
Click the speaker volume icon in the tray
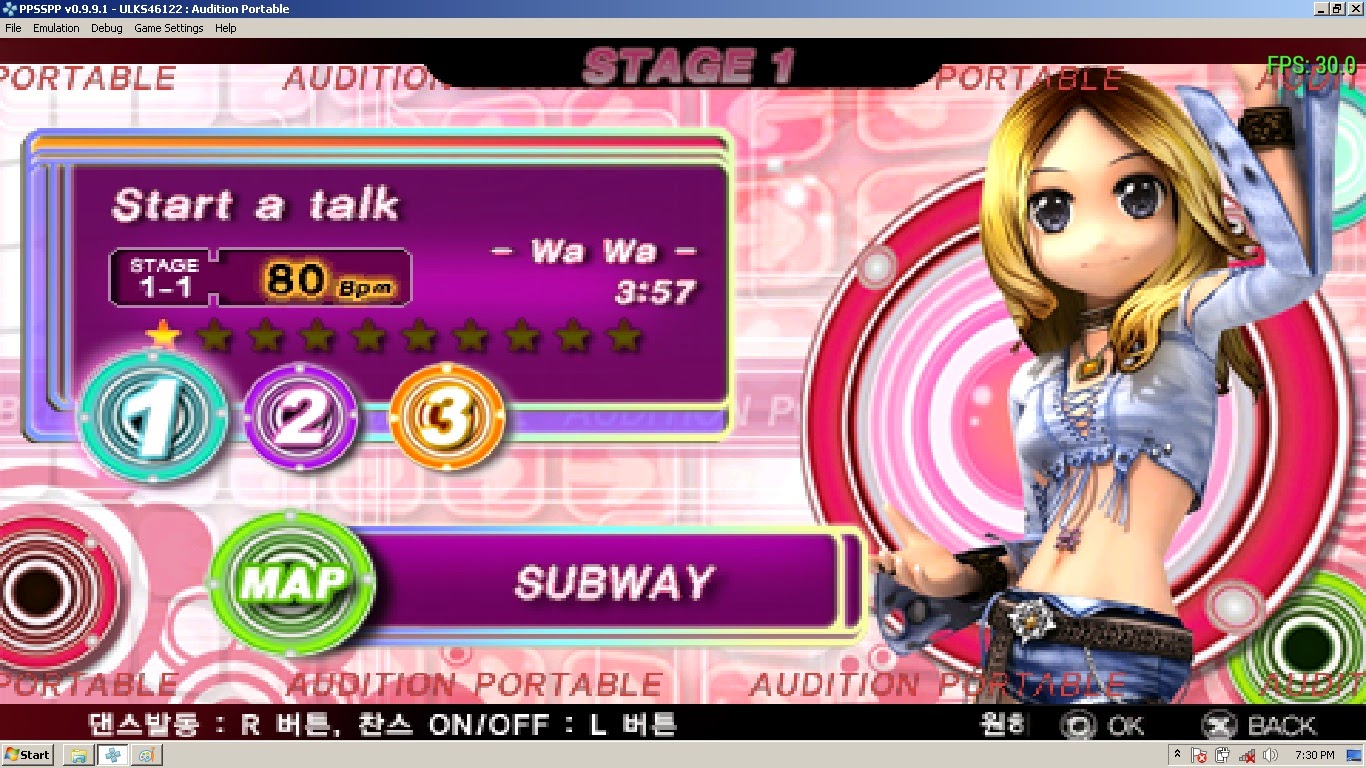[x=1268, y=756]
